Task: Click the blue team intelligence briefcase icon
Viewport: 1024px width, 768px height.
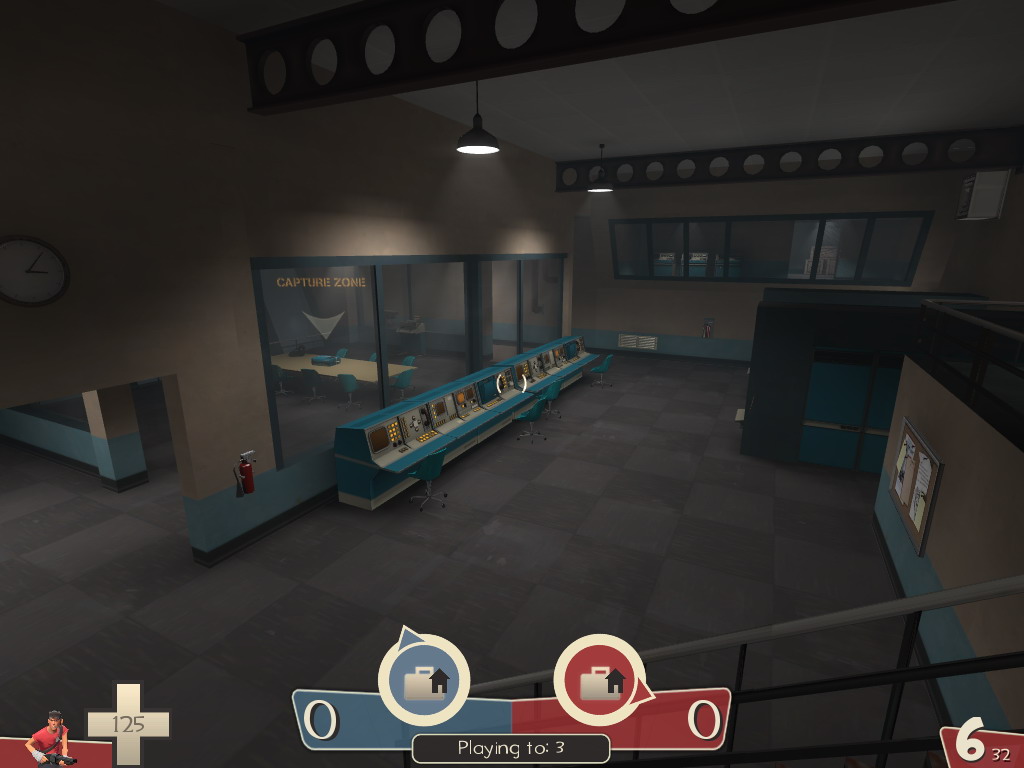Action: [423, 680]
